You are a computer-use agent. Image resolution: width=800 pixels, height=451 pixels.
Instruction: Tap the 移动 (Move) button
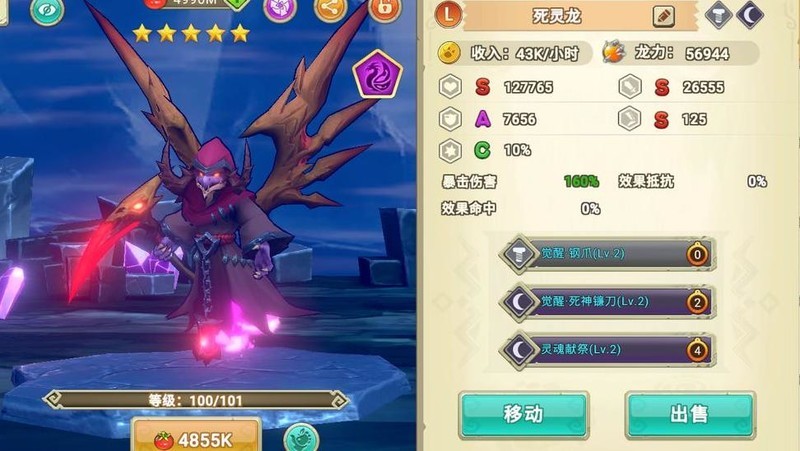click(x=523, y=413)
